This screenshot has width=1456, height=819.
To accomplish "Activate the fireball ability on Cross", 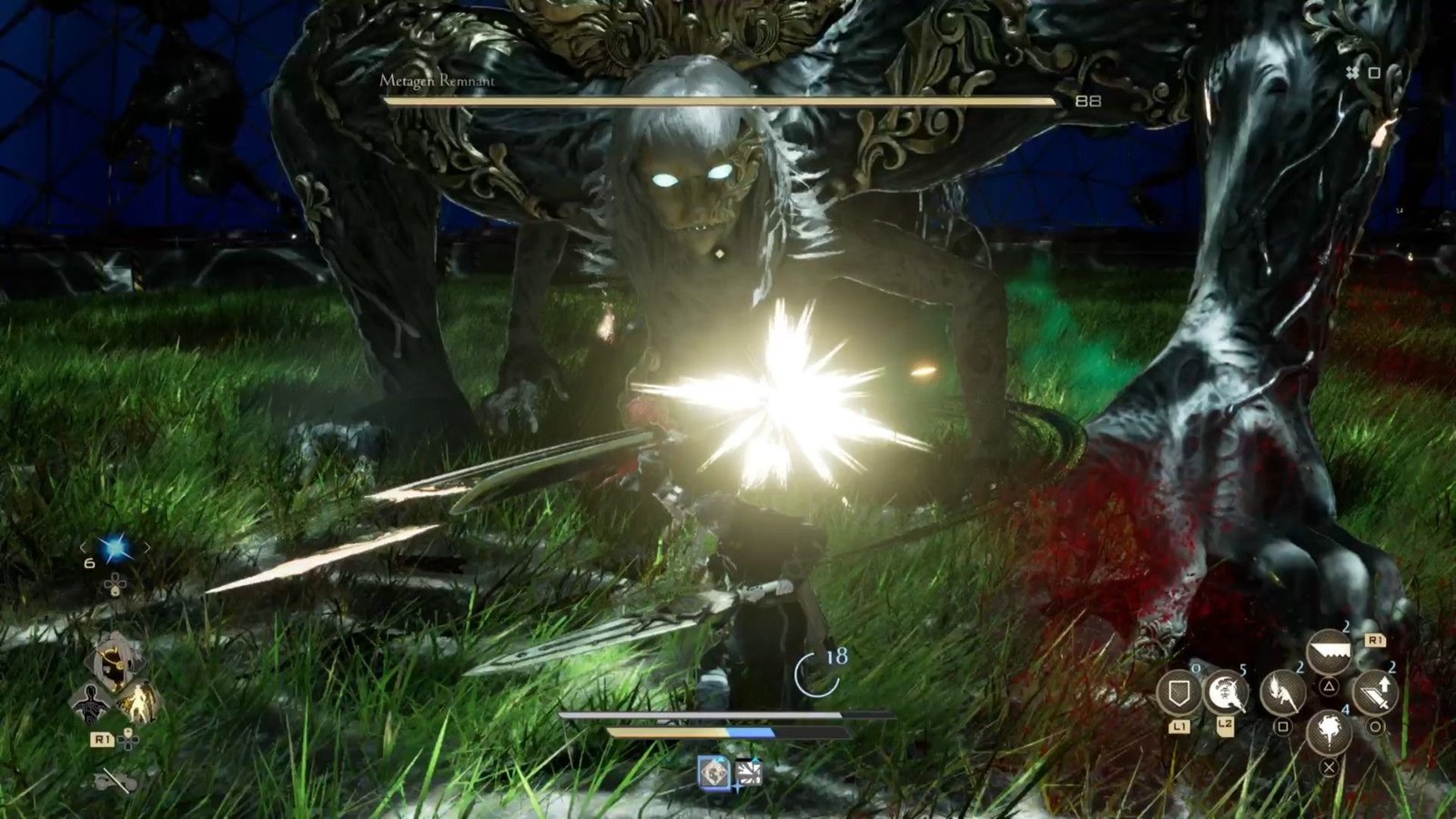I will point(1330,733).
